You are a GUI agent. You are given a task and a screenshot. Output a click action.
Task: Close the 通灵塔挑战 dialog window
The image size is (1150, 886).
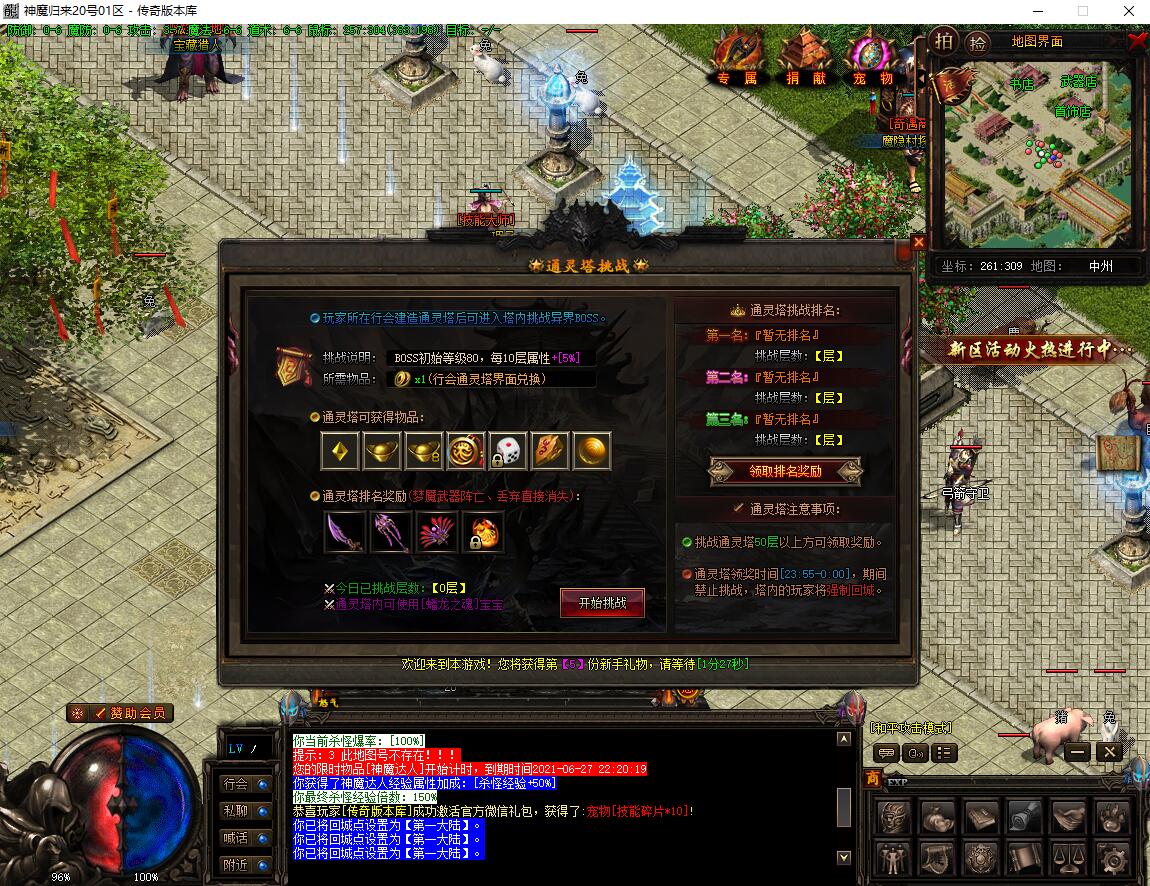pos(918,242)
